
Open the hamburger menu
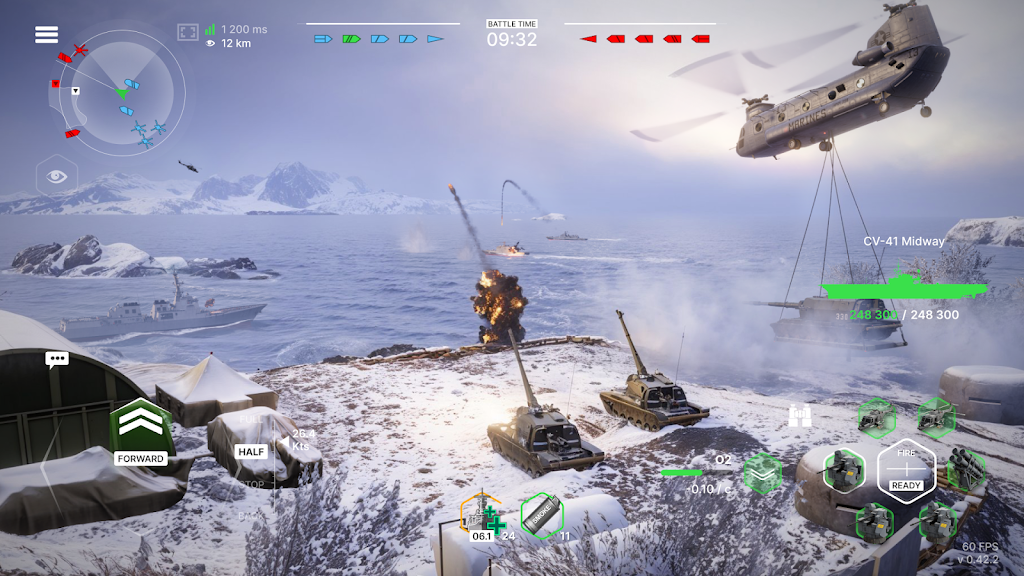47,34
